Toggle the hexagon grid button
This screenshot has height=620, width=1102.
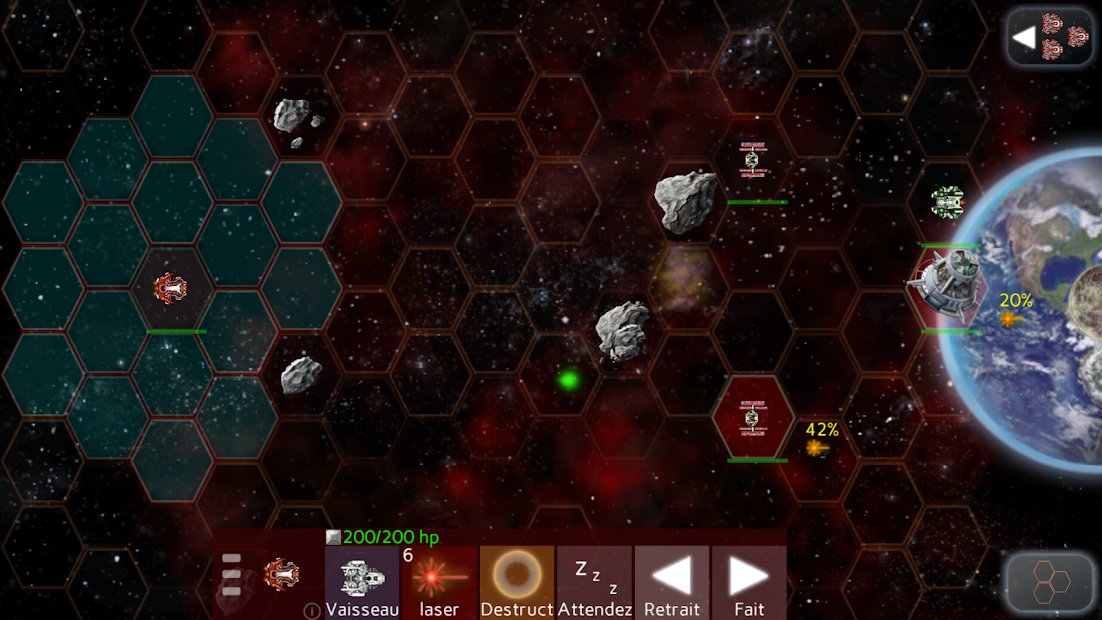pyautogui.click(x=1049, y=580)
